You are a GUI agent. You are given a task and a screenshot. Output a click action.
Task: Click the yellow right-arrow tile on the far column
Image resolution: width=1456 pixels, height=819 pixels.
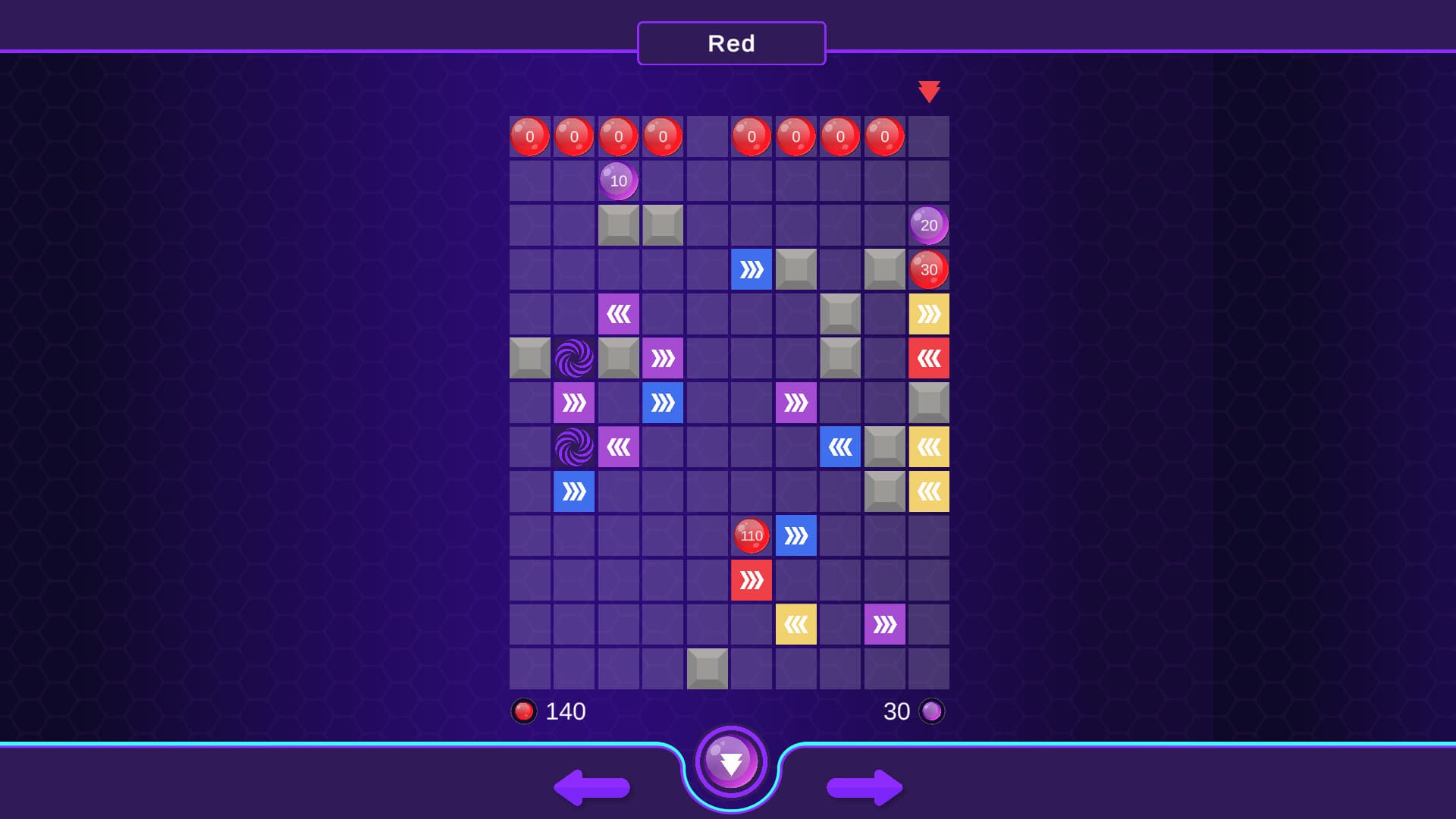tap(929, 314)
